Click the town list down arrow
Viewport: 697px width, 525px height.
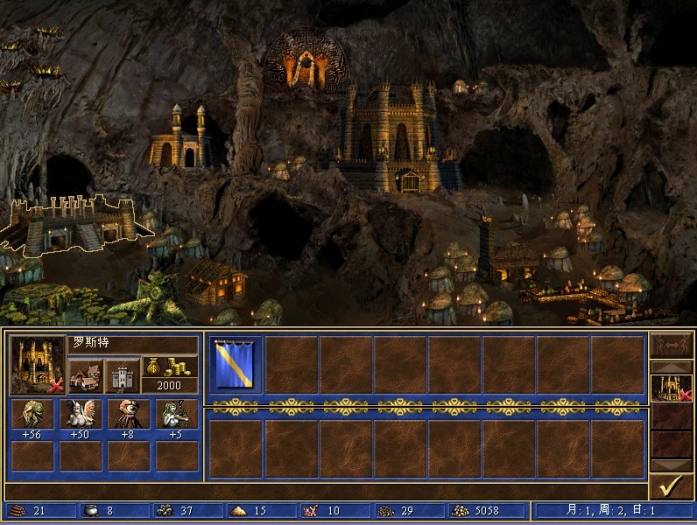pyautogui.click(x=671, y=465)
